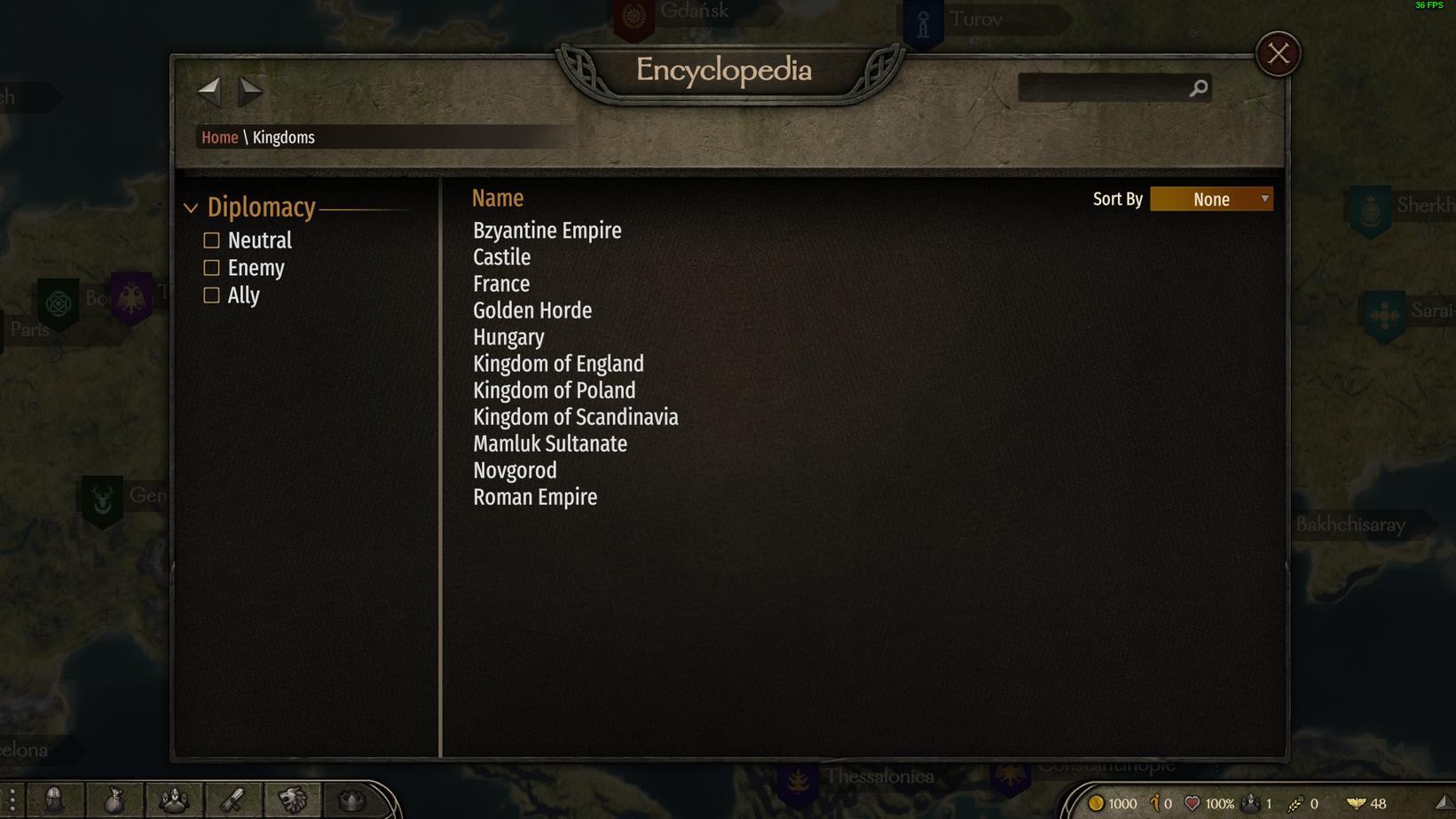Viewport: 1456px width, 819px height.
Task: View the France kingdom page
Action: pyautogui.click(x=500, y=284)
